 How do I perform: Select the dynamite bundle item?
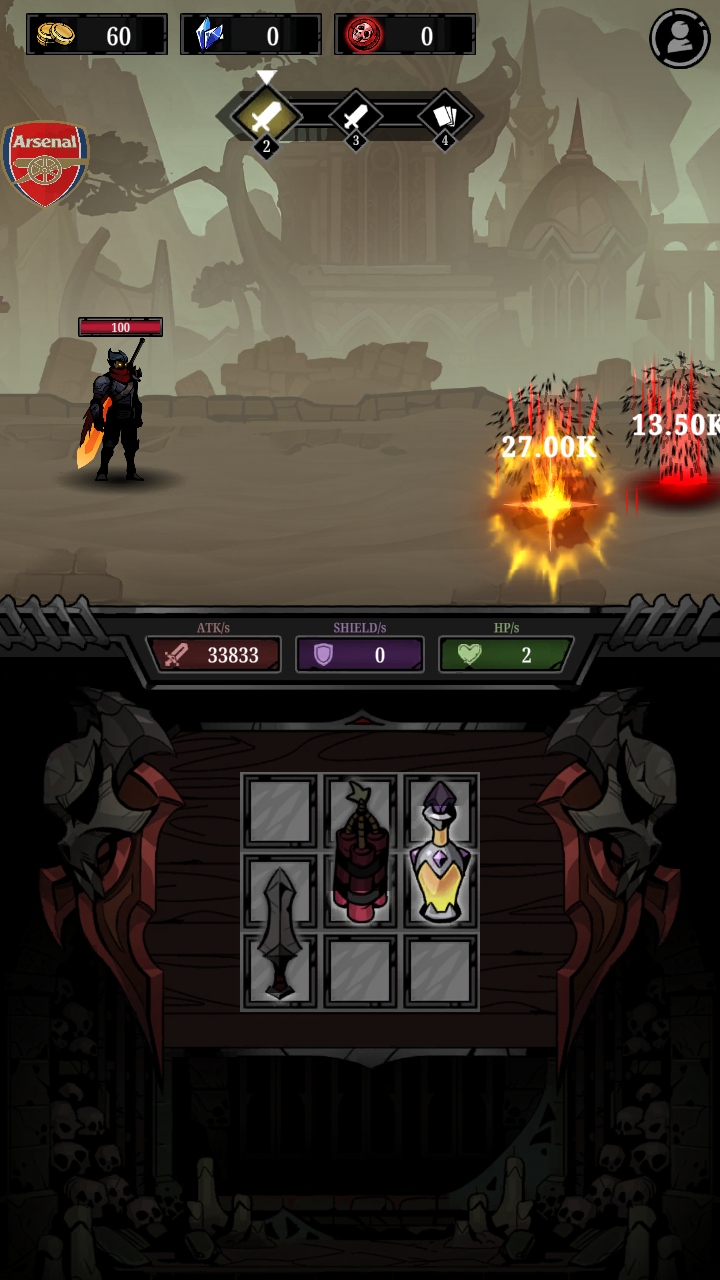tap(360, 853)
